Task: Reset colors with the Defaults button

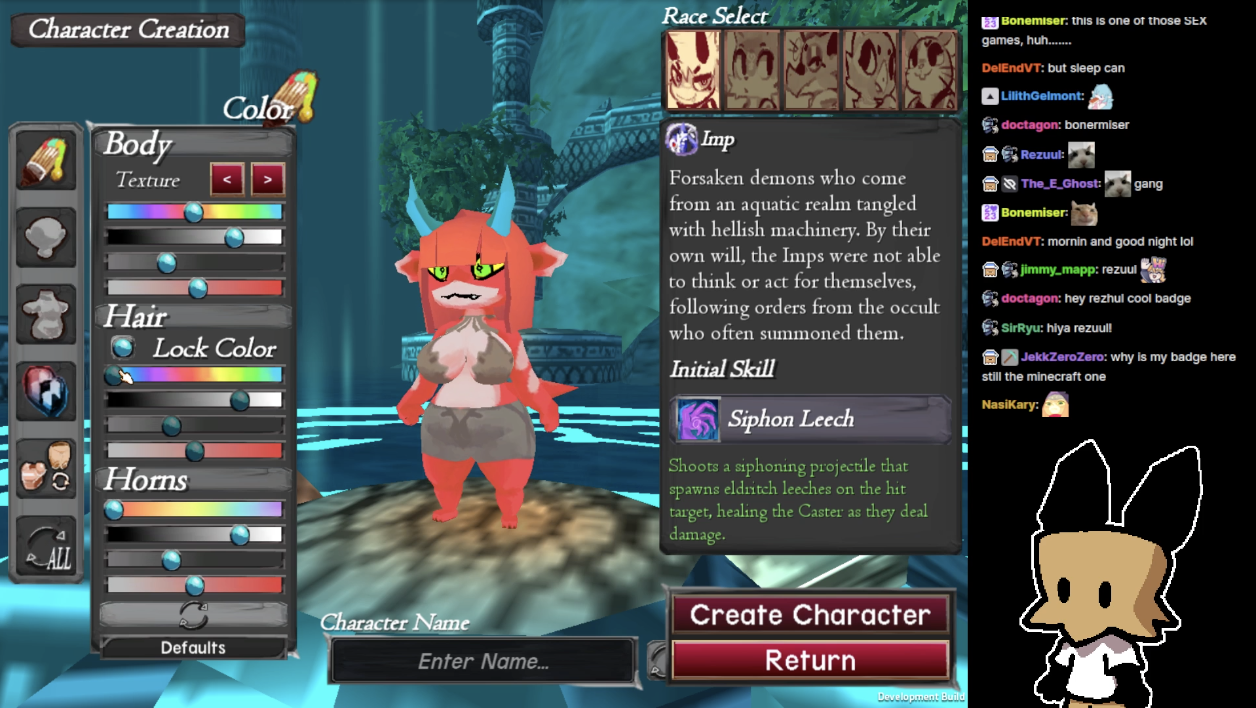Action: pos(193,648)
